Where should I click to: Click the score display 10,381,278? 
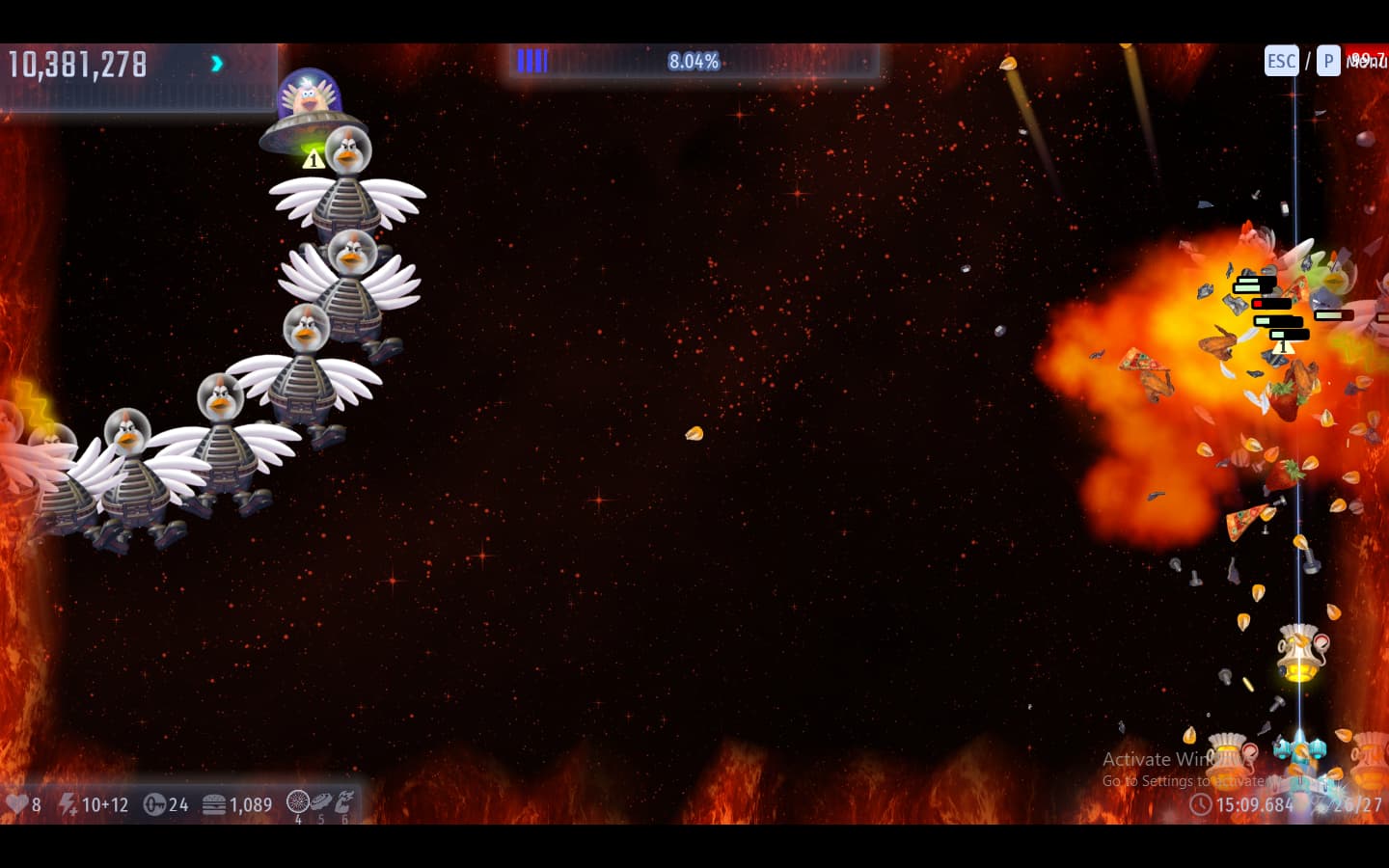point(77,64)
